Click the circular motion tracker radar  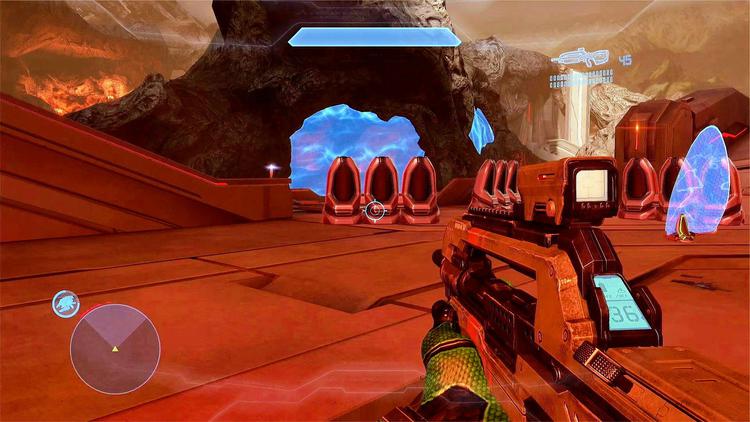115,349
